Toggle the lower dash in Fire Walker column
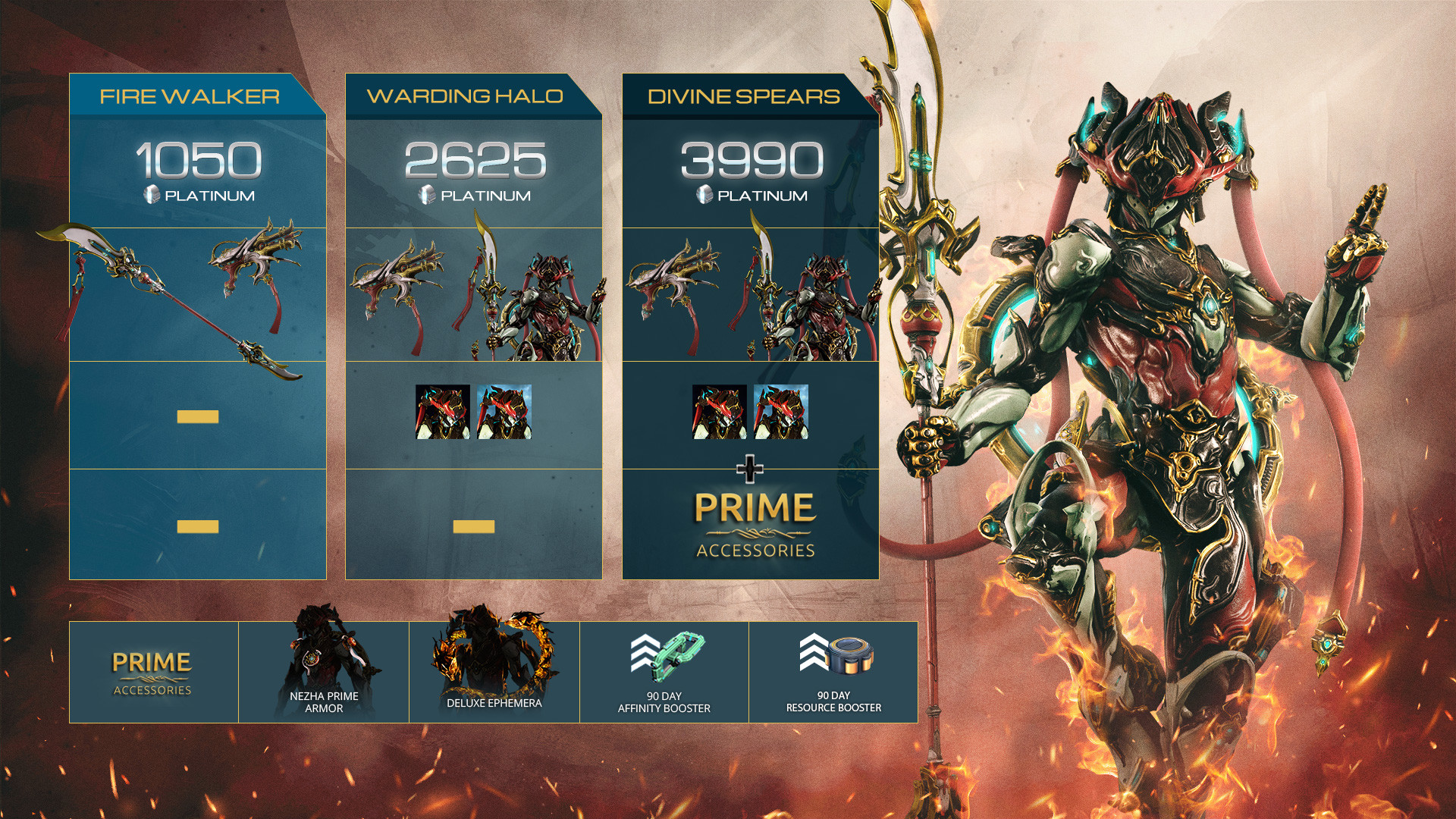 pyautogui.click(x=199, y=525)
